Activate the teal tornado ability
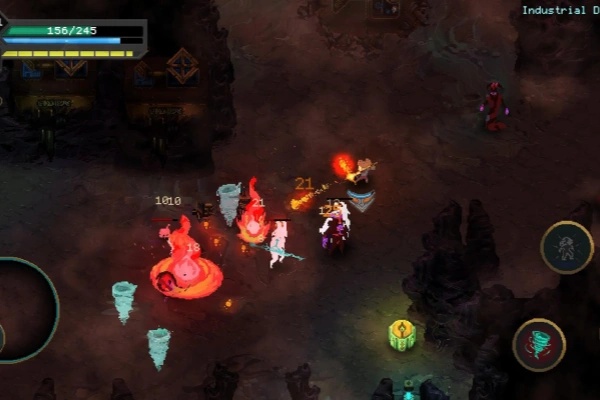600x400 pixels. tap(539, 345)
